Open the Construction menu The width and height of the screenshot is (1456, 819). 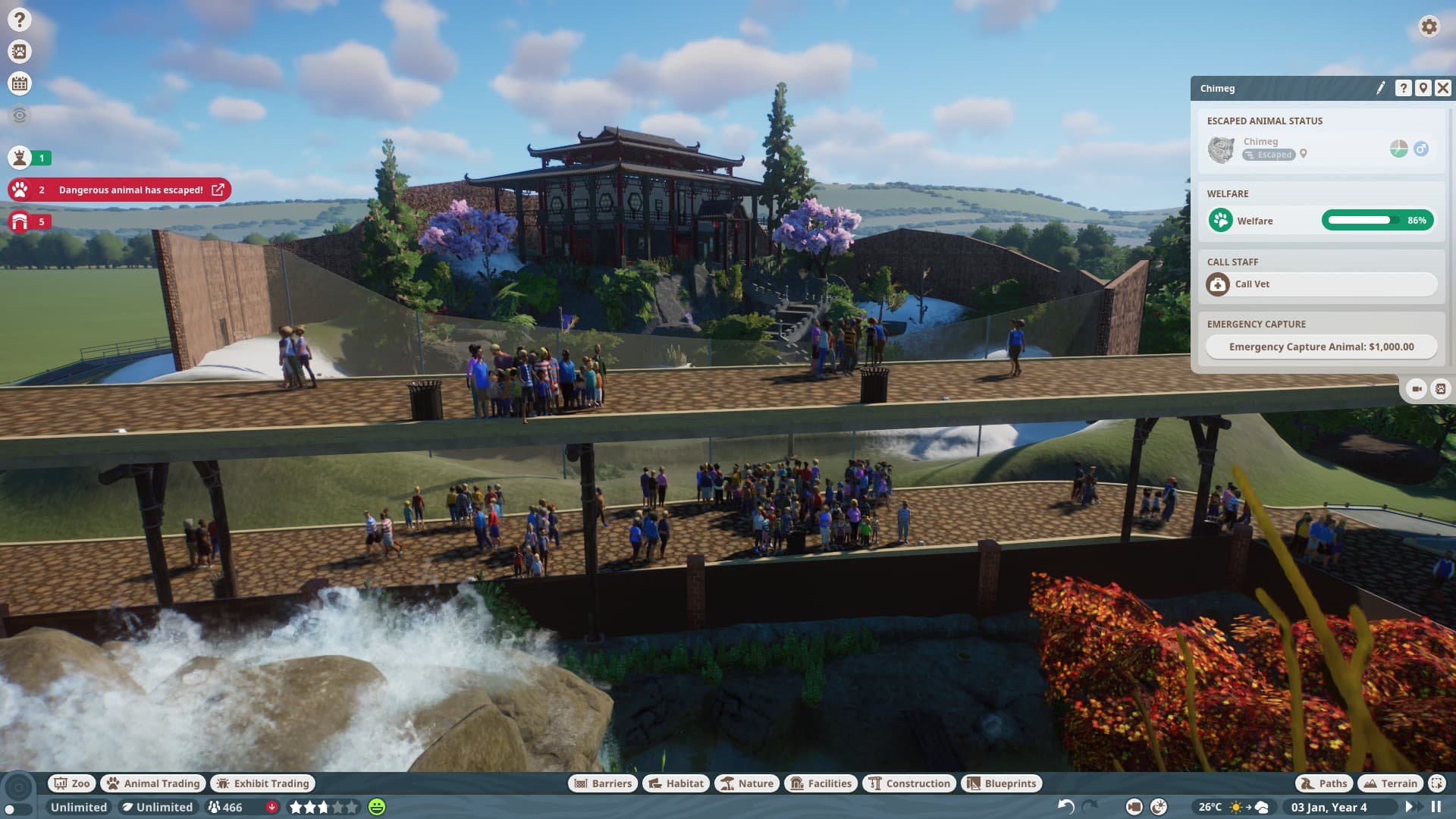coord(909,783)
